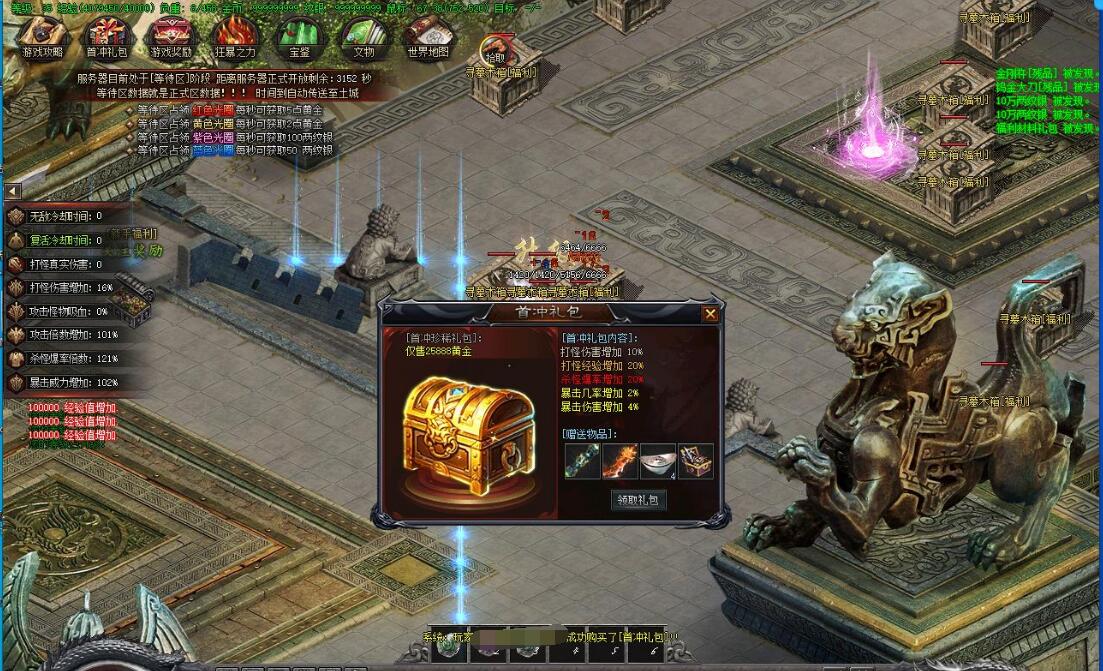Activate the 狂暴之力 flame icon
This screenshot has width=1103, height=671.
click(235, 38)
